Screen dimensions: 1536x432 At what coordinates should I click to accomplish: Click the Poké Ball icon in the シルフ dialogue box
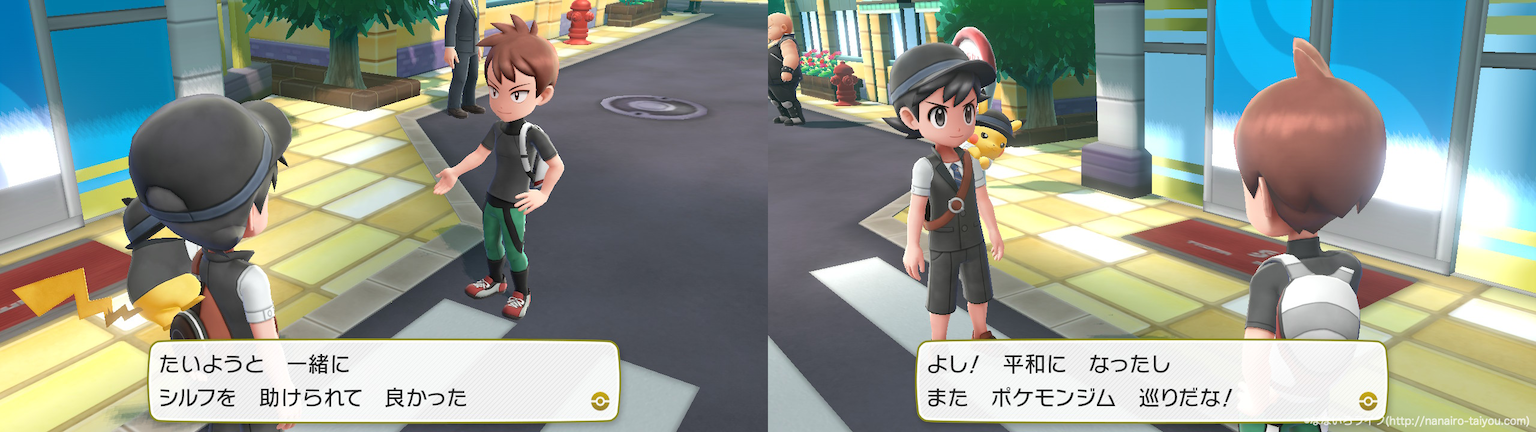[599, 397]
